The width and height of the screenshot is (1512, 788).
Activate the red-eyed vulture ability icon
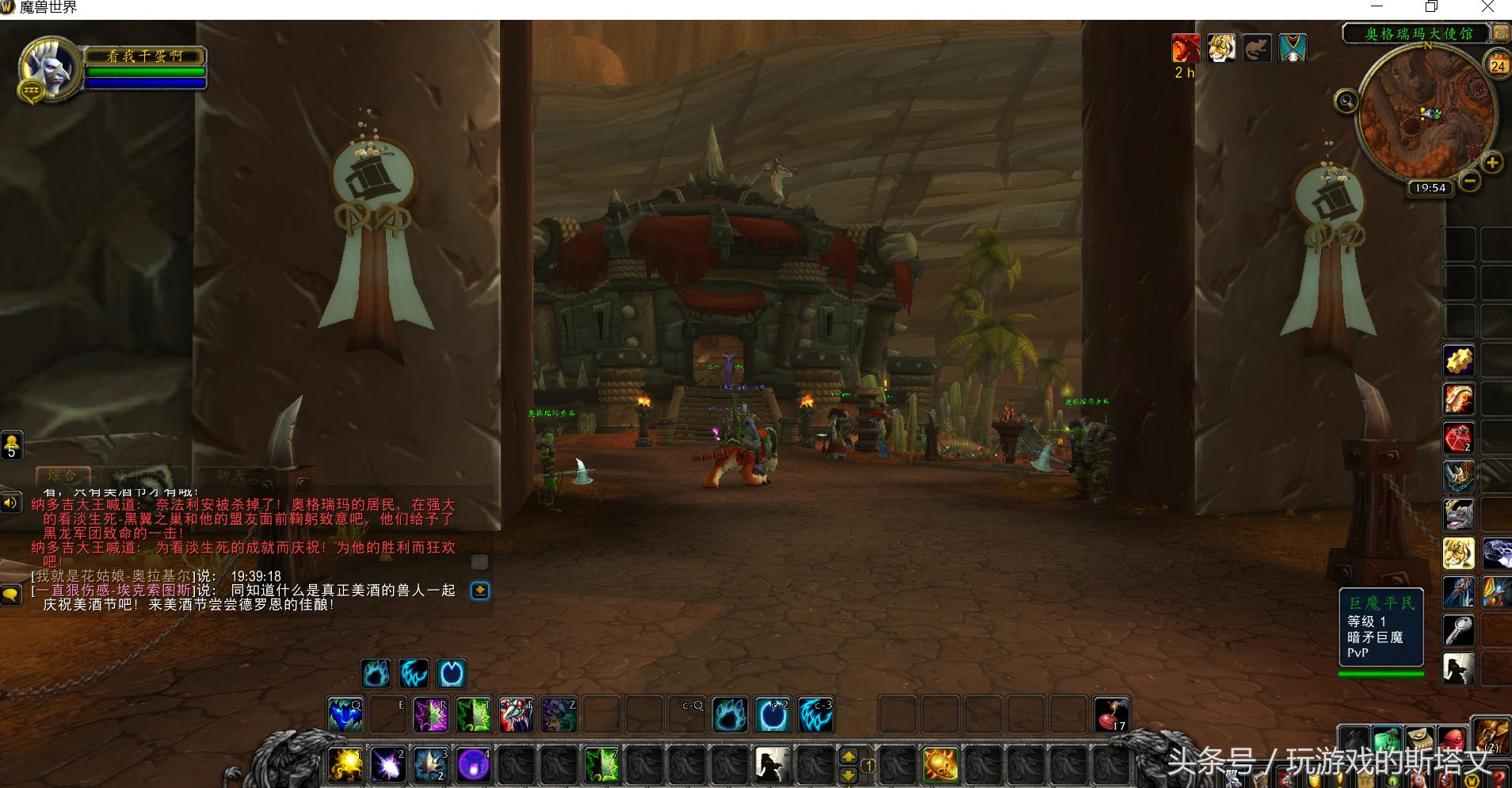pyautogui.click(x=516, y=715)
